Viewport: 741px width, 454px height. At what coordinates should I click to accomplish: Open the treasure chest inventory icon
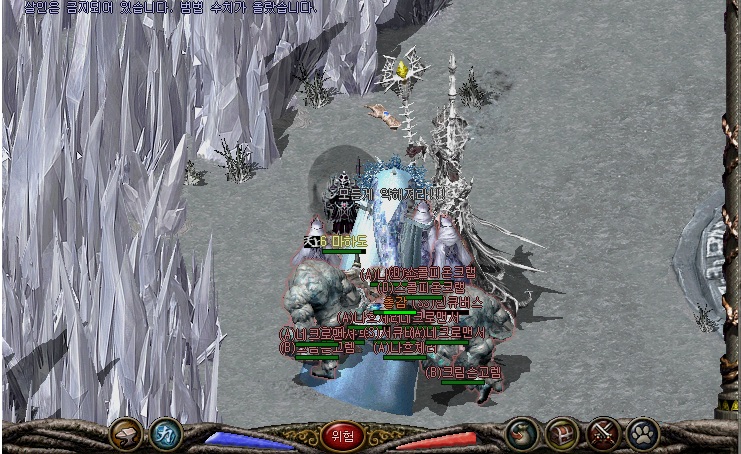point(563,434)
